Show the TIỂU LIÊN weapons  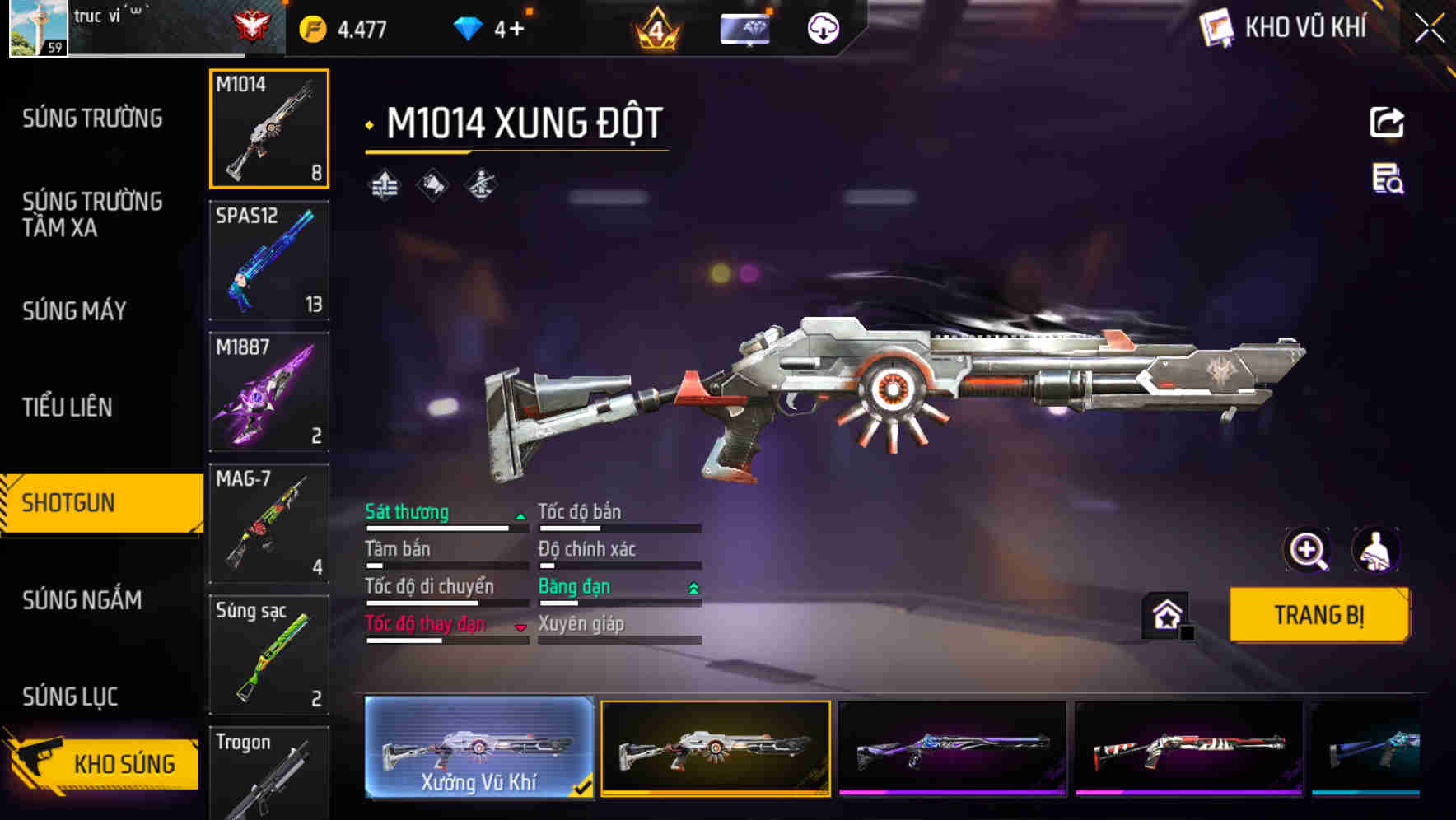[x=67, y=407]
